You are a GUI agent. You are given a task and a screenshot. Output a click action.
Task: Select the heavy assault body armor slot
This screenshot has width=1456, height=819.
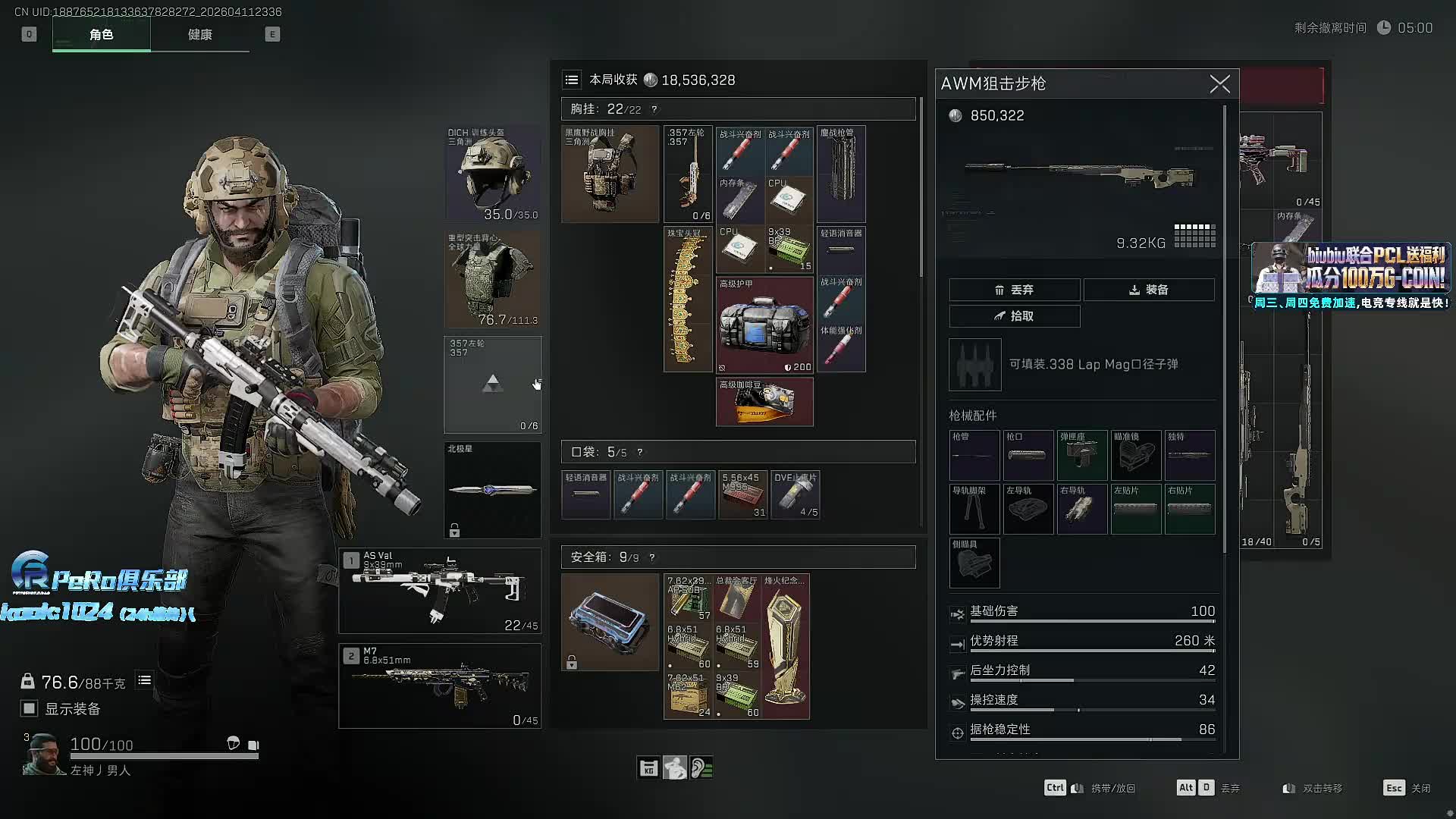[x=492, y=279]
